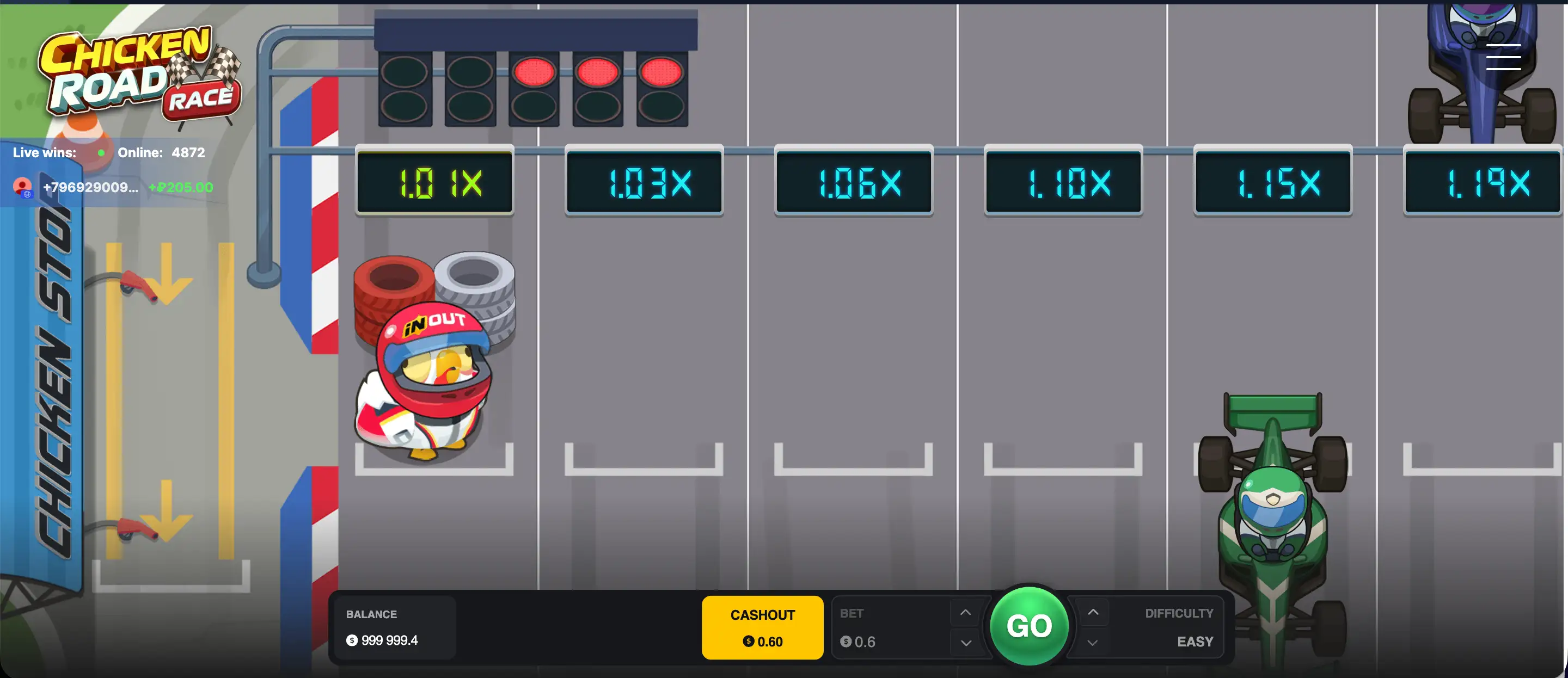Increase the bet using the up chevron
Screen dimensions: 1568x678
pos(965,612)
